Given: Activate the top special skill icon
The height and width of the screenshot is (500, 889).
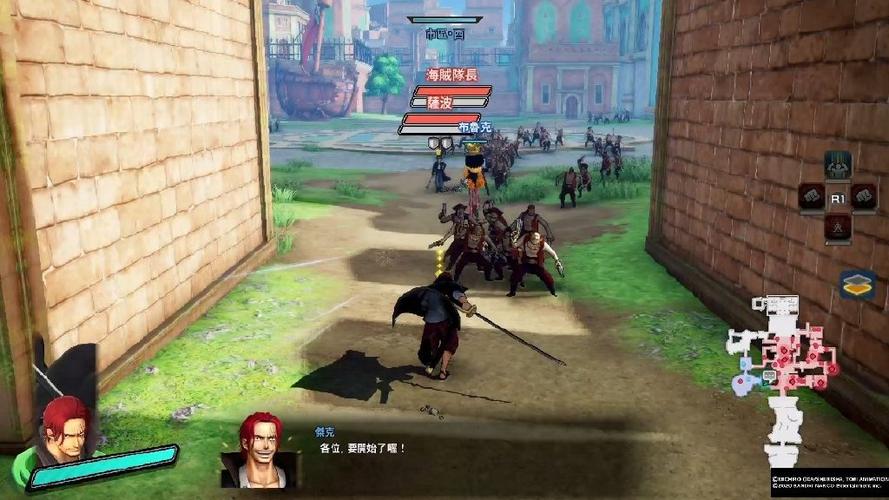Looking at the screenshot, I should [x=837, y=164].
